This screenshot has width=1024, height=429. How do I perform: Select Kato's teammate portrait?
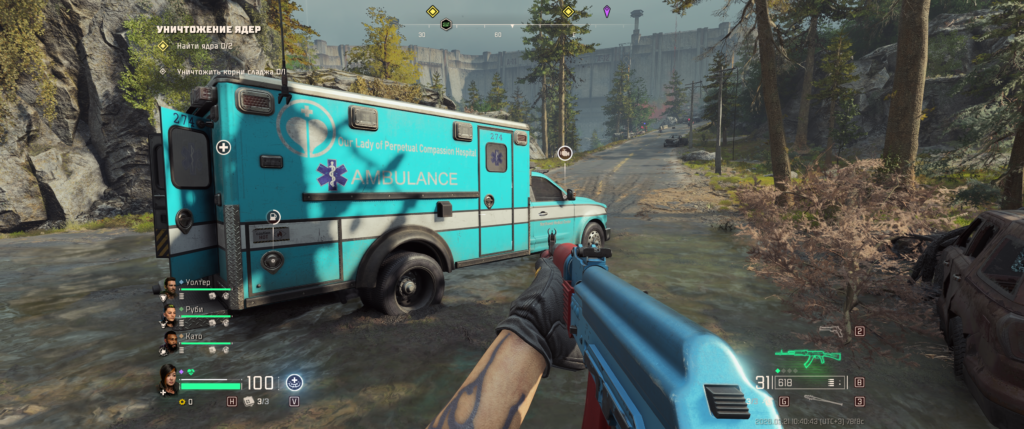(171, 342)
